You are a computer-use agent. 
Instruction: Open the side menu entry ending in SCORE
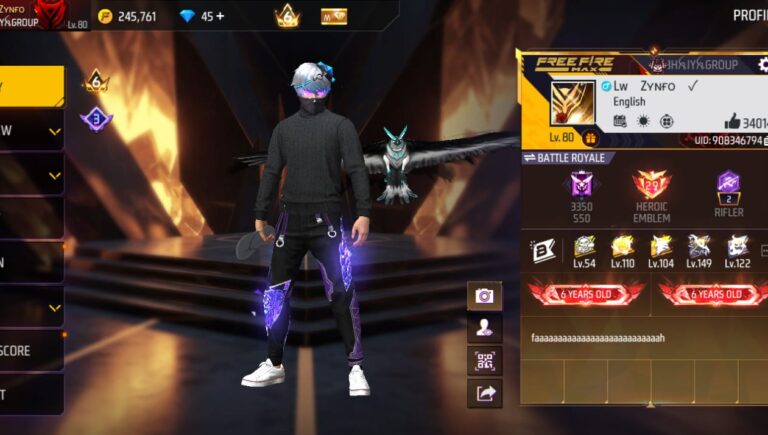pyautogui.click(x=30, y=351)
